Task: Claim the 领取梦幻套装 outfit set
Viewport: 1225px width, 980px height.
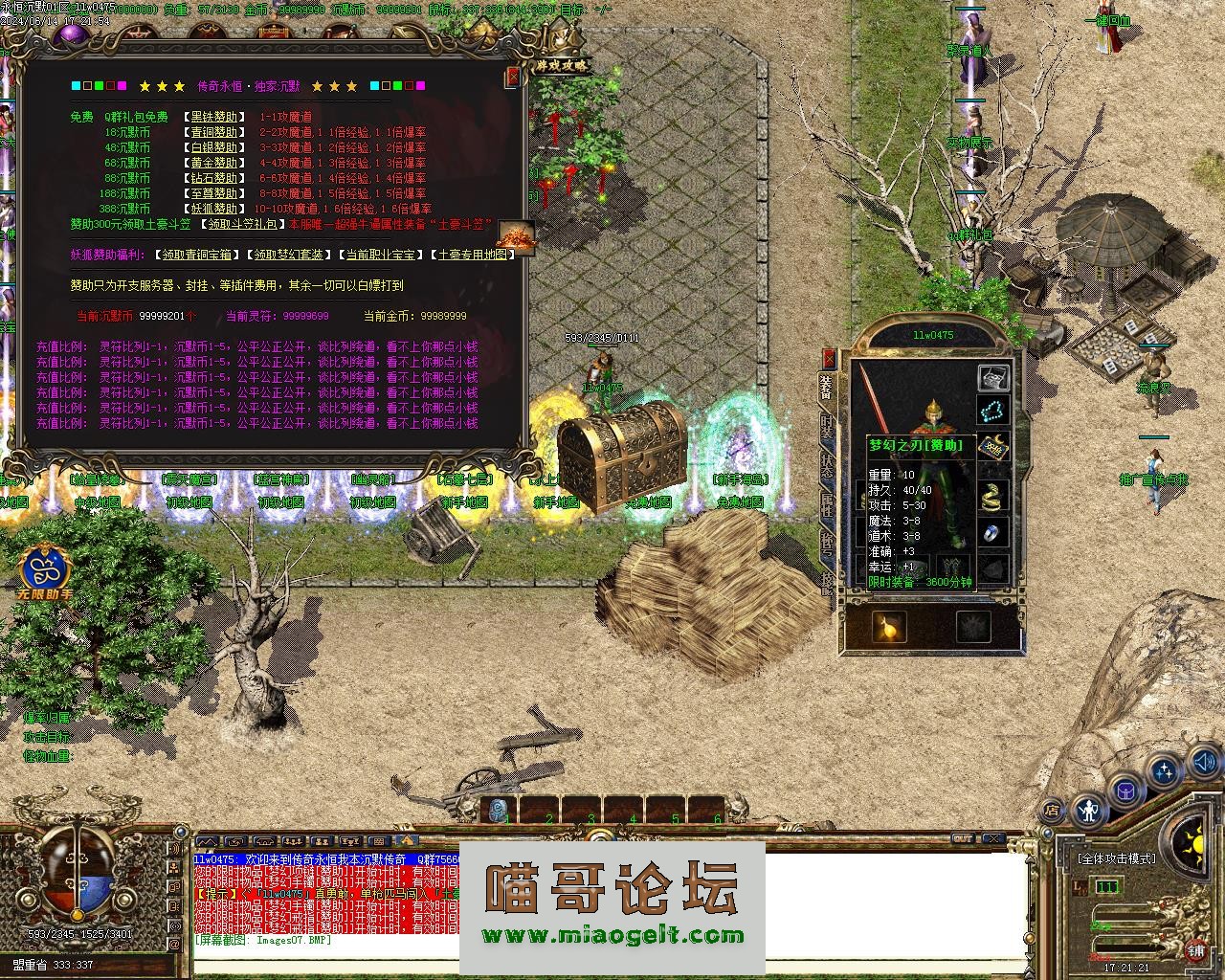Action: [x=290, y=255]
